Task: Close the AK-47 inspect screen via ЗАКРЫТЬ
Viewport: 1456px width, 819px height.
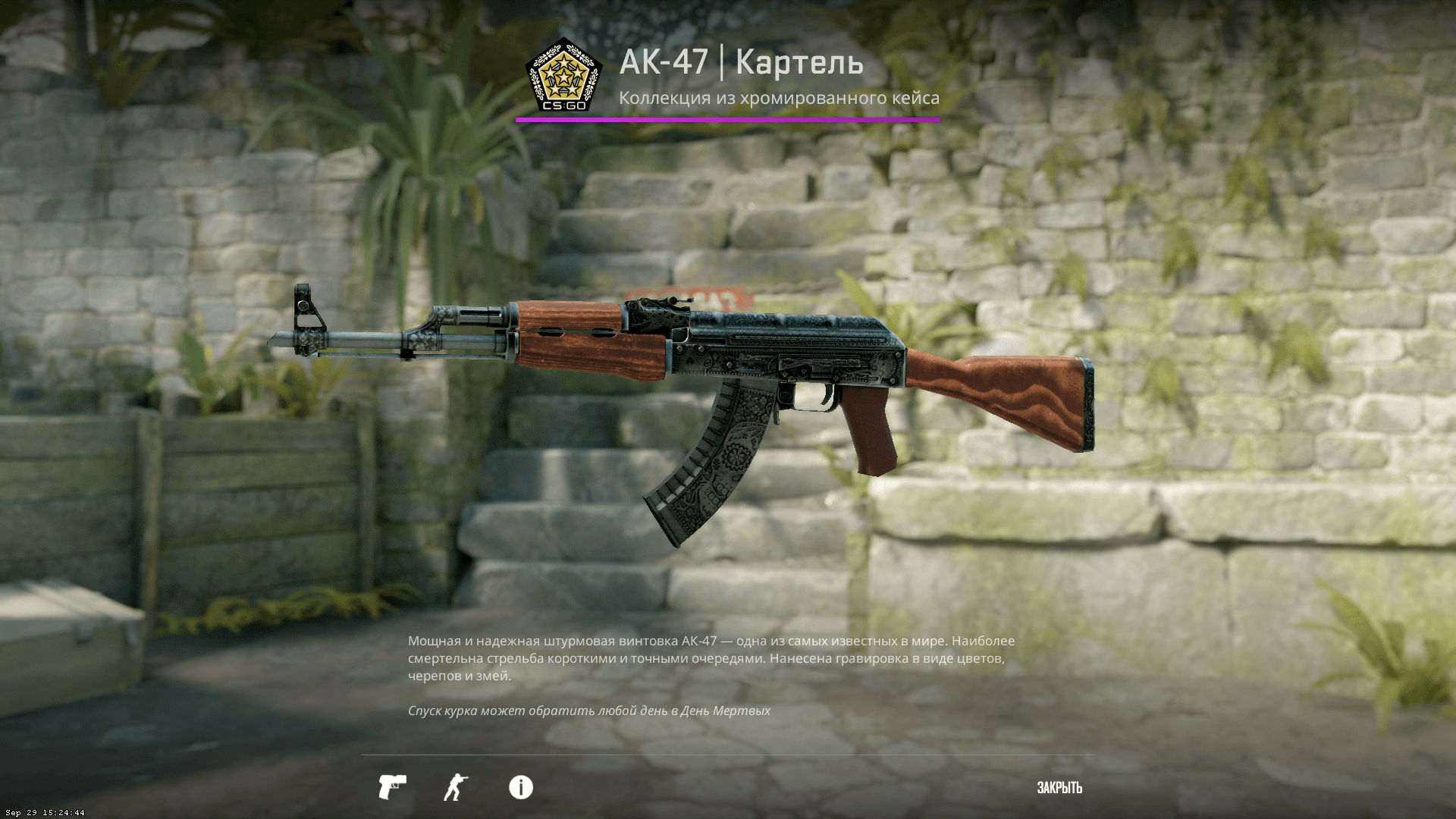Action: (1059, 788)
